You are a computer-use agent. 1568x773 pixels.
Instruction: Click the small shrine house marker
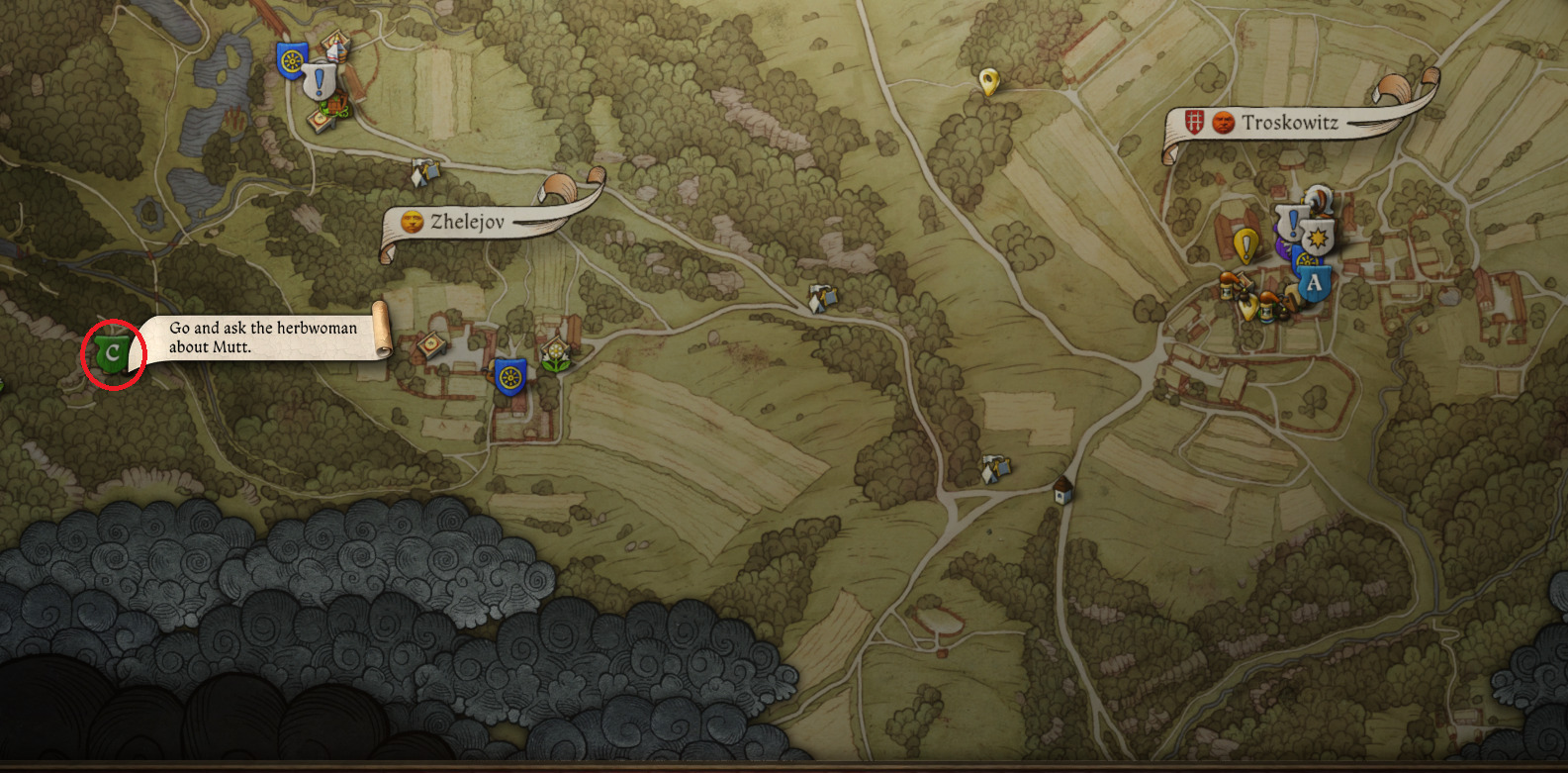pyautogui.click(x=1063, y=489)
